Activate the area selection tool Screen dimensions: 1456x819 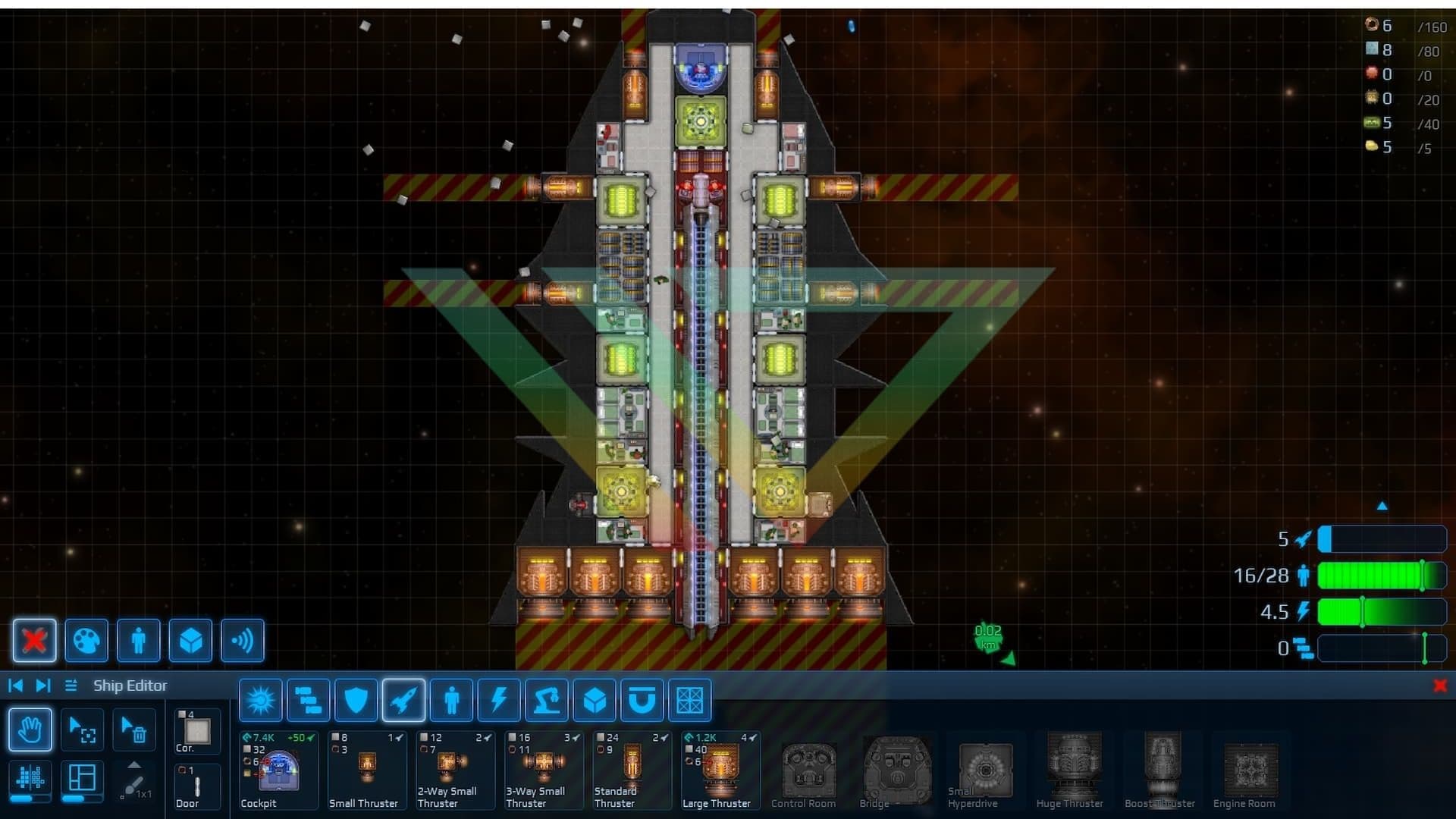click(82, 730)
